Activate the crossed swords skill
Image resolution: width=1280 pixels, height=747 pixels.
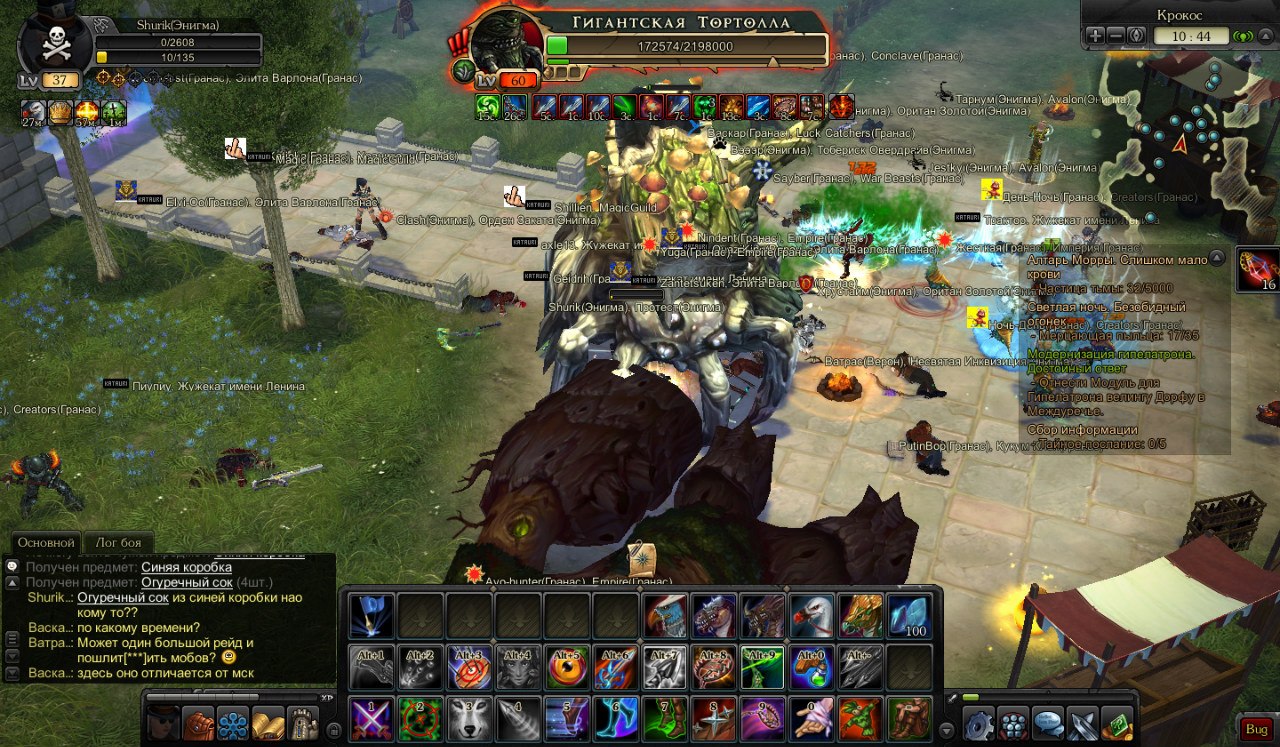(371, 719)
